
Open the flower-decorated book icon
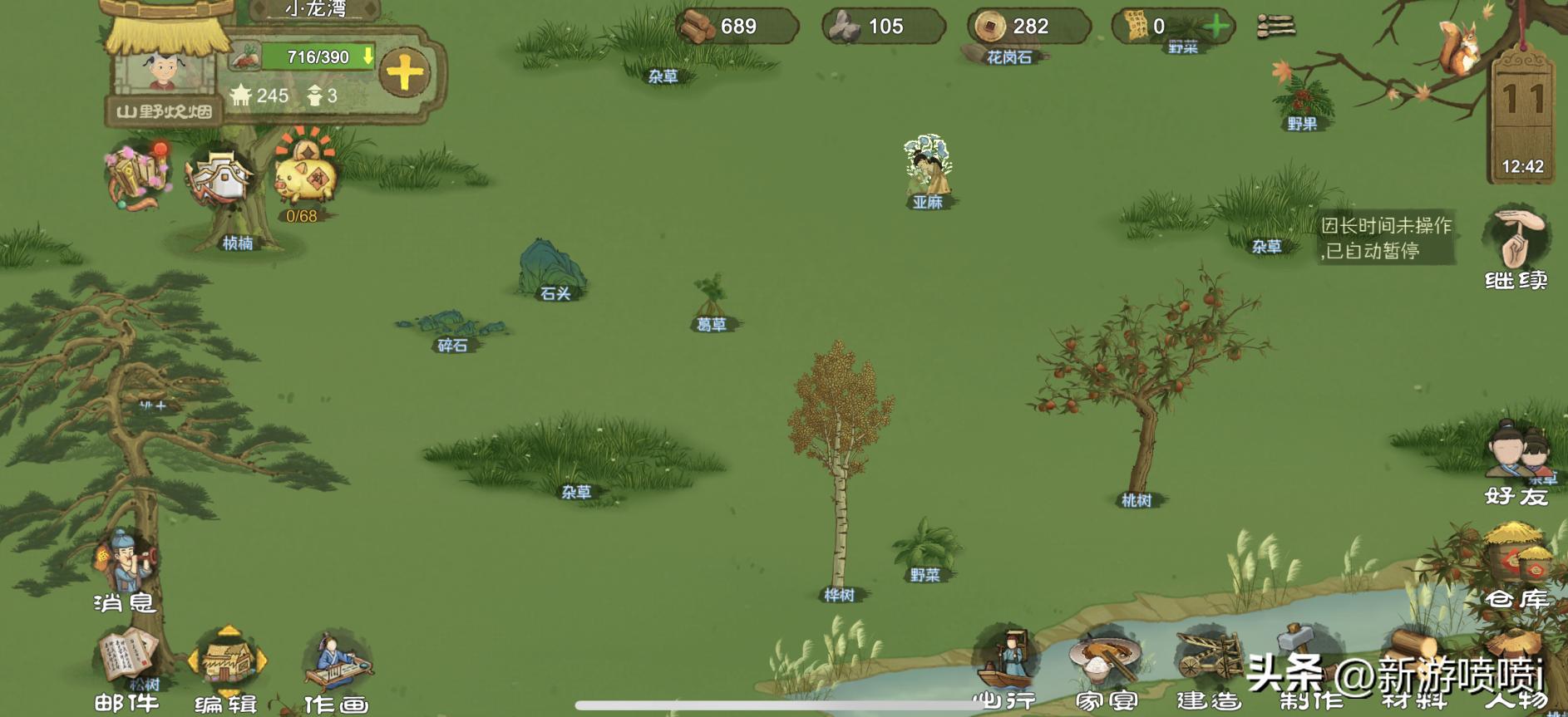tap(137, 176)
